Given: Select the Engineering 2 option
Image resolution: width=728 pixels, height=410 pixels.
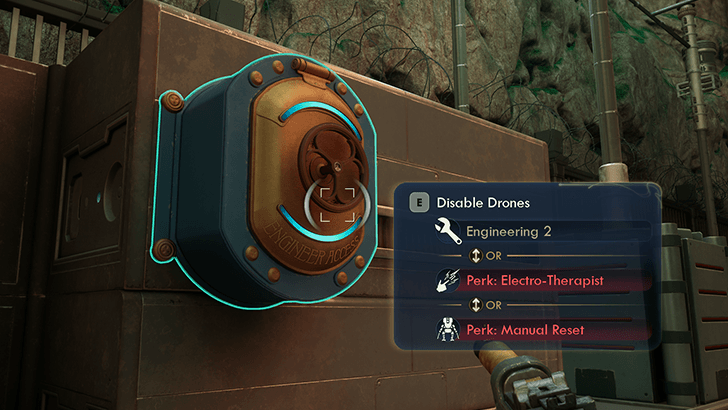Looking at the screenshot, I should pyautogui.click(x=510, y=232).
